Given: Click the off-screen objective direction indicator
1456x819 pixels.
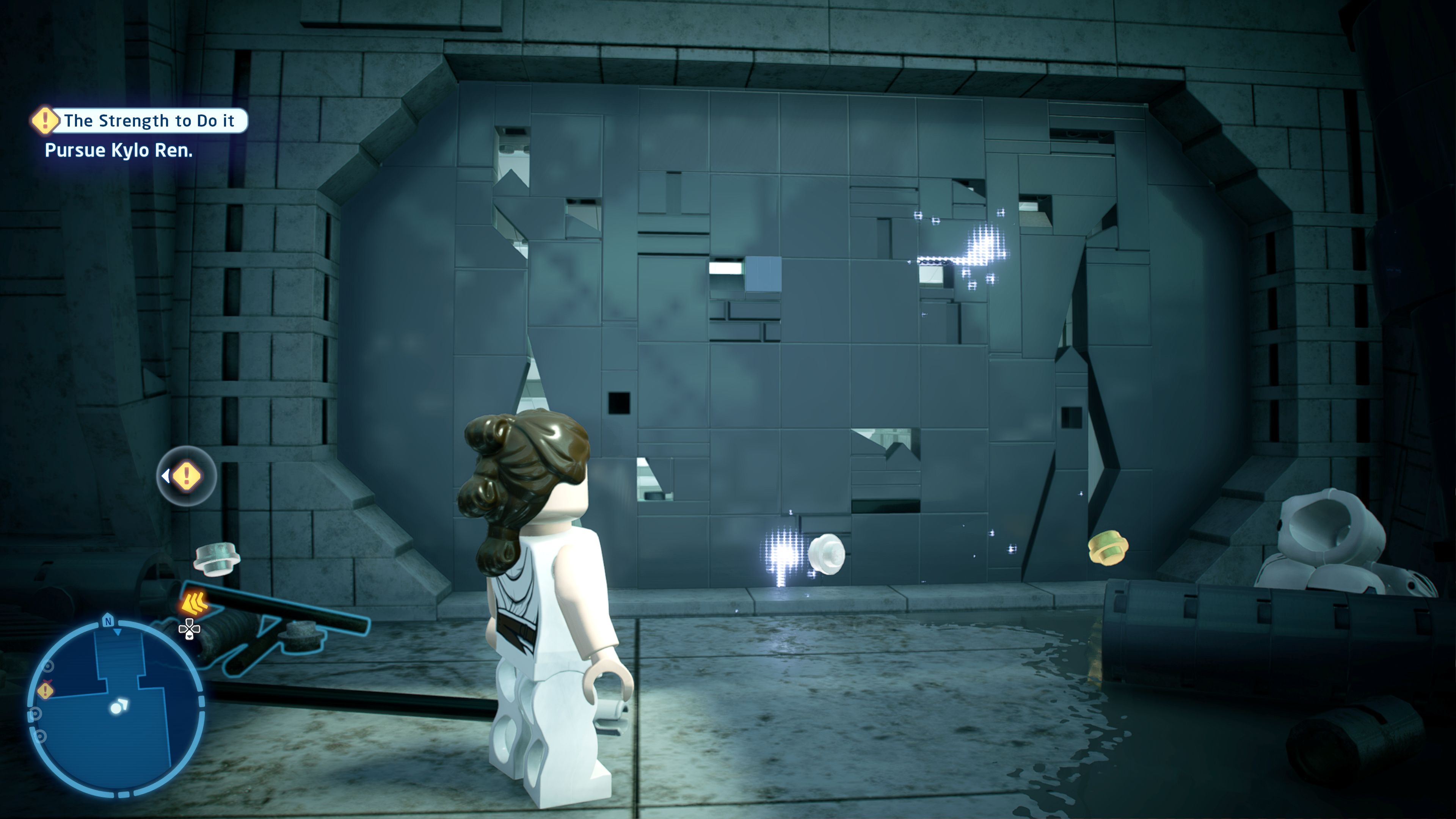Looking at the screenshot, I should [x=186, y=476].
